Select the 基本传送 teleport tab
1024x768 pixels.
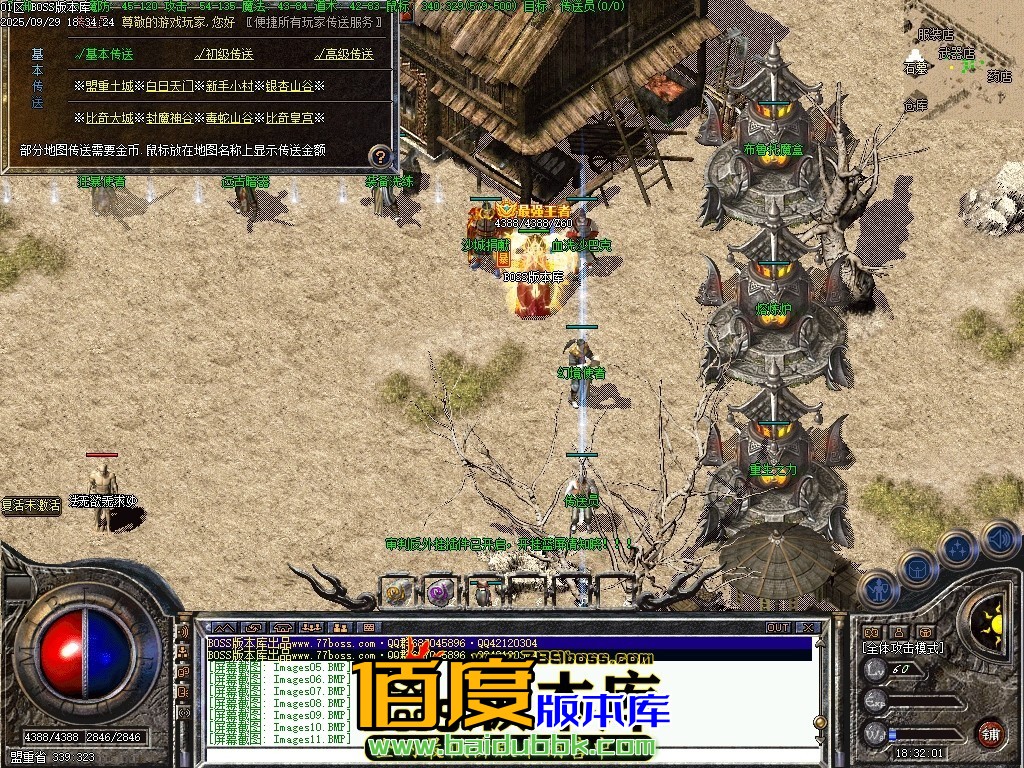tap(104, 55)
